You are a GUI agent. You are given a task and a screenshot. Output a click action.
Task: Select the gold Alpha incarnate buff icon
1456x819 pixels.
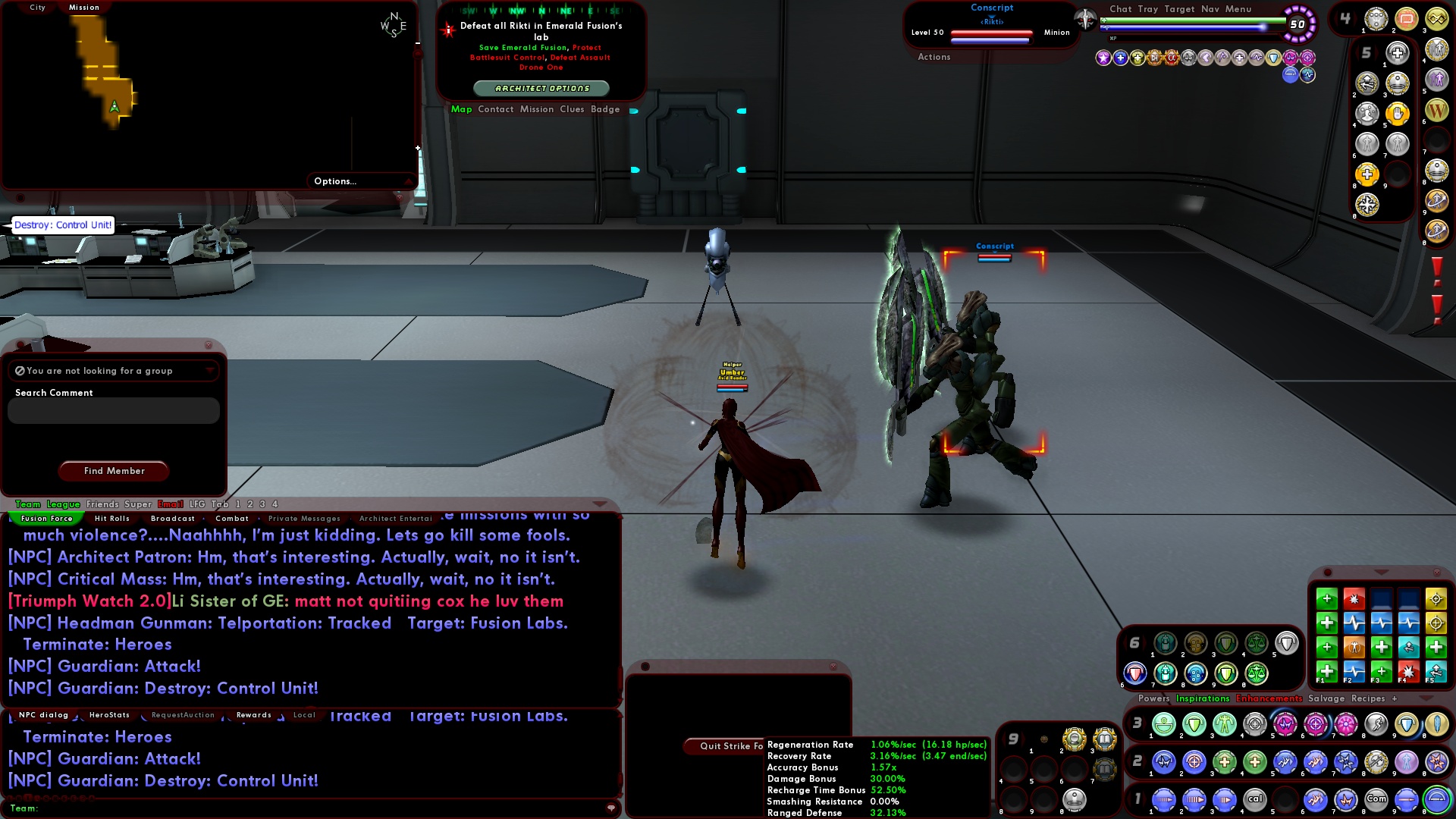click(x=1172, y=58)
